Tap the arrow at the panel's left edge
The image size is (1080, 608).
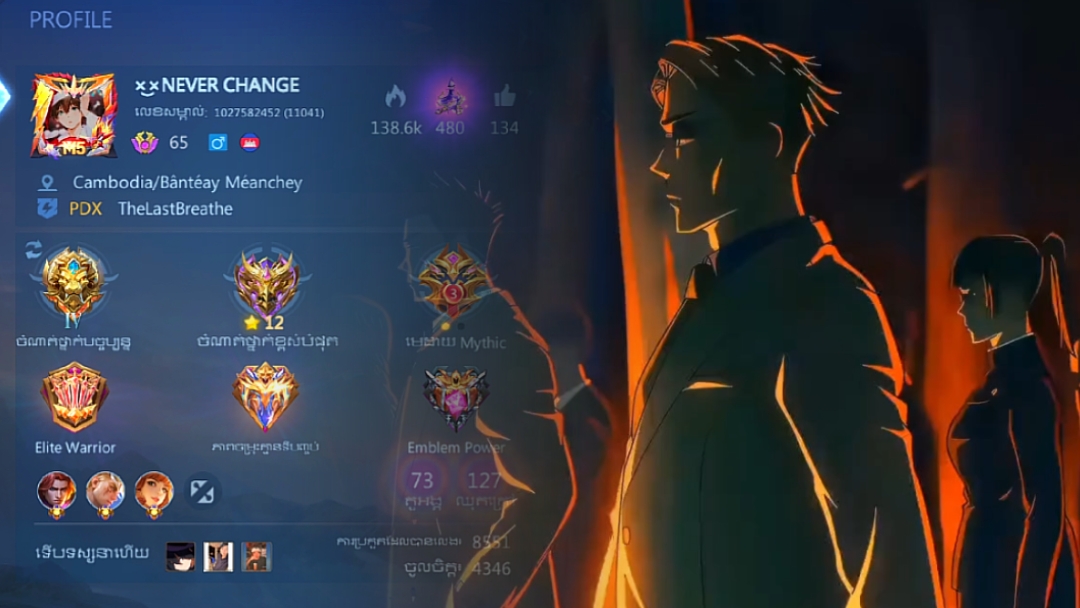pyautogui.click(x=5, y=95)
